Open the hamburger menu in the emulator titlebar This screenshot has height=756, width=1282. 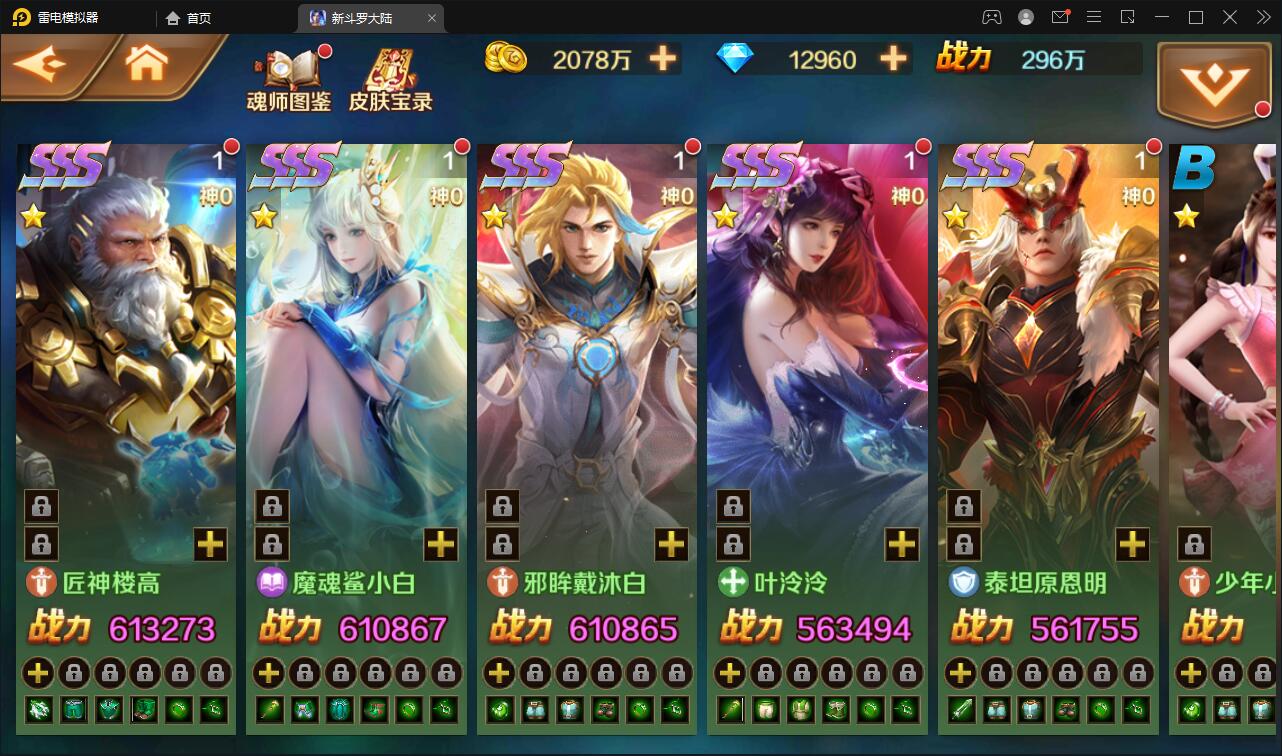point(1094,17)
